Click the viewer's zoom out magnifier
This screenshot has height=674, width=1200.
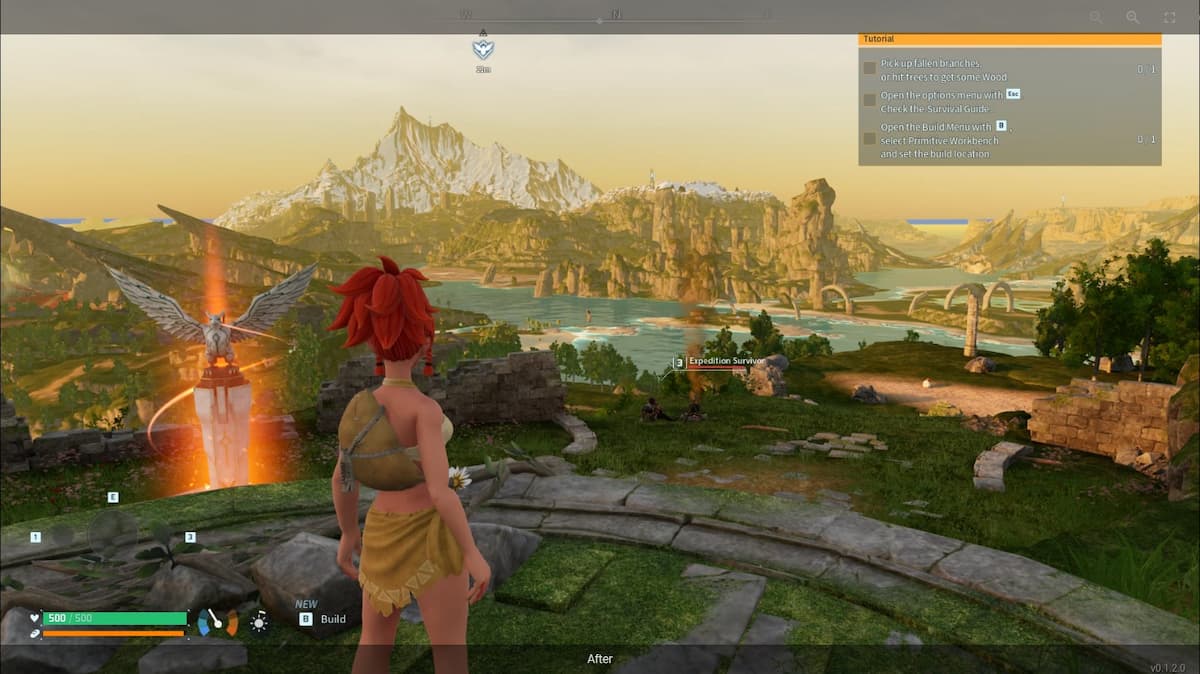[1096, 17]
